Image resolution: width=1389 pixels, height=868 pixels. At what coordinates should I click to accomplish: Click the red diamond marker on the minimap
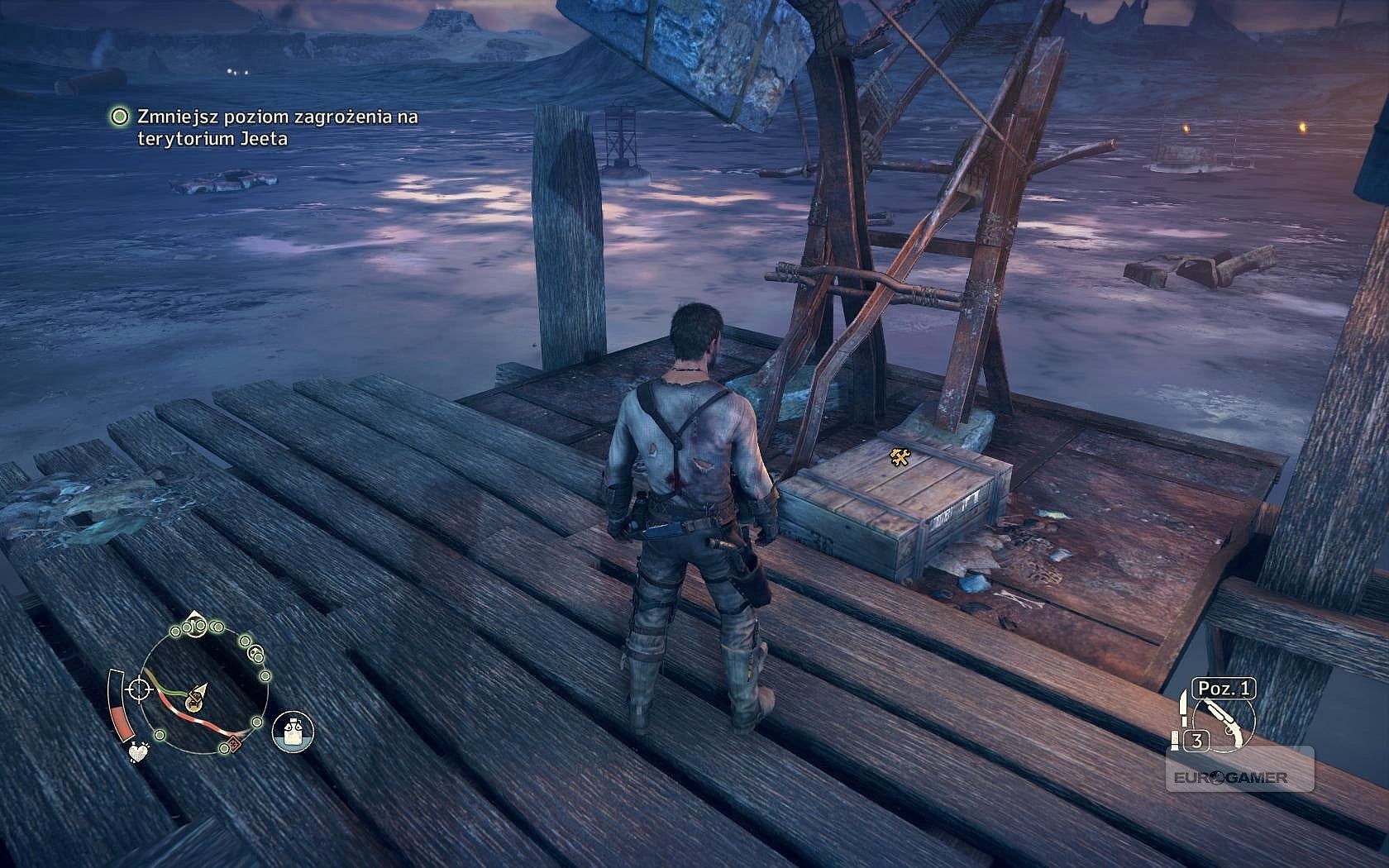[234, 743]
